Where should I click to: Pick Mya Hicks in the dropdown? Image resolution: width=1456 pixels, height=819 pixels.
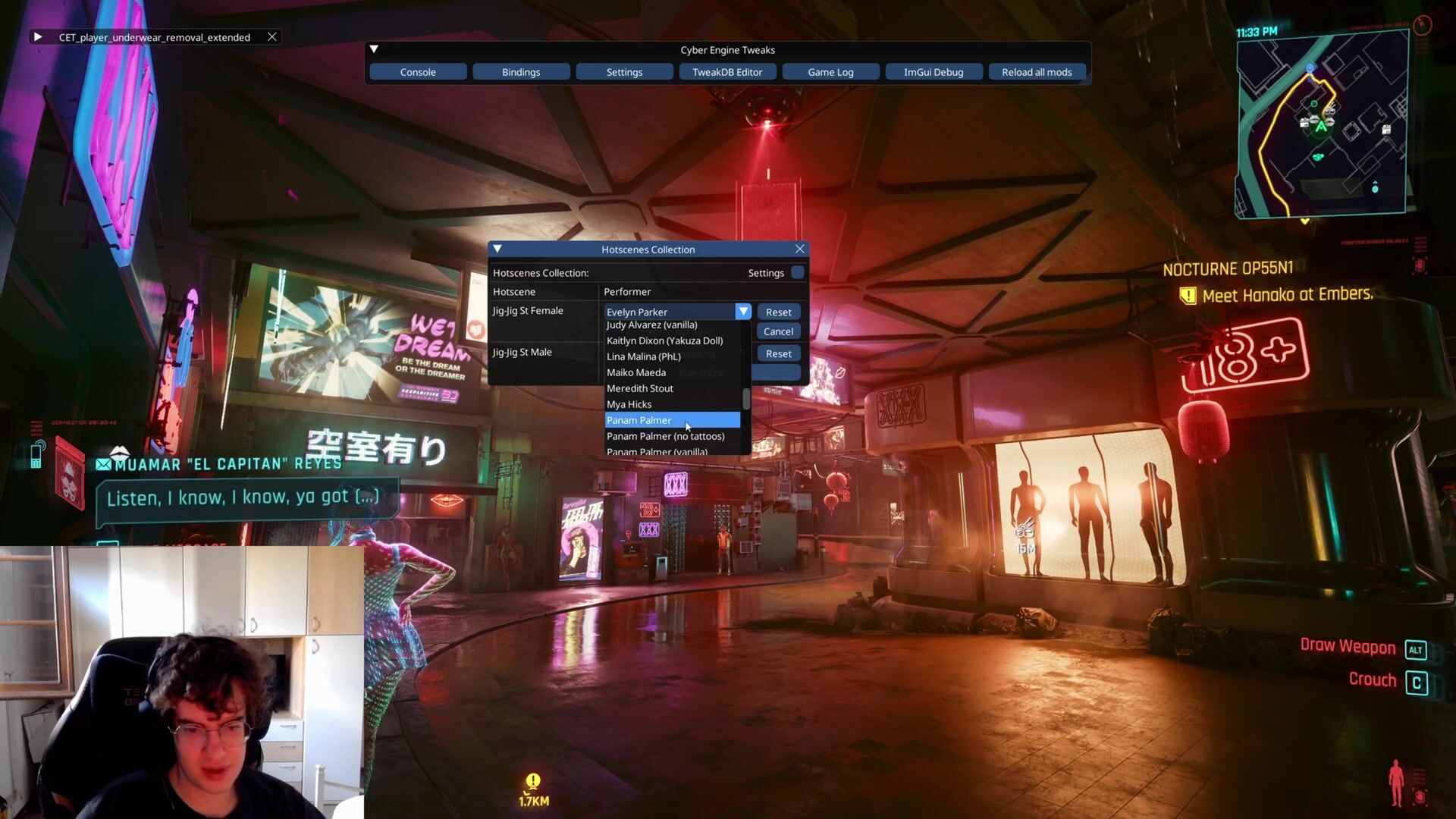point(629,404)
